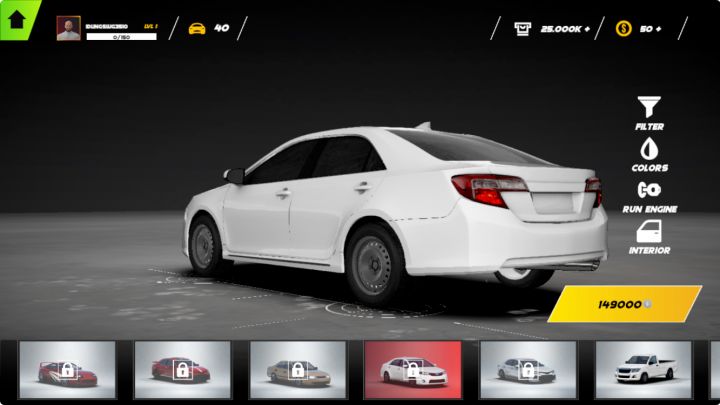Open the Colors paint menu
Image resolution: width=720 pixels, height=405 pixels.
click(x=649, y=153)
